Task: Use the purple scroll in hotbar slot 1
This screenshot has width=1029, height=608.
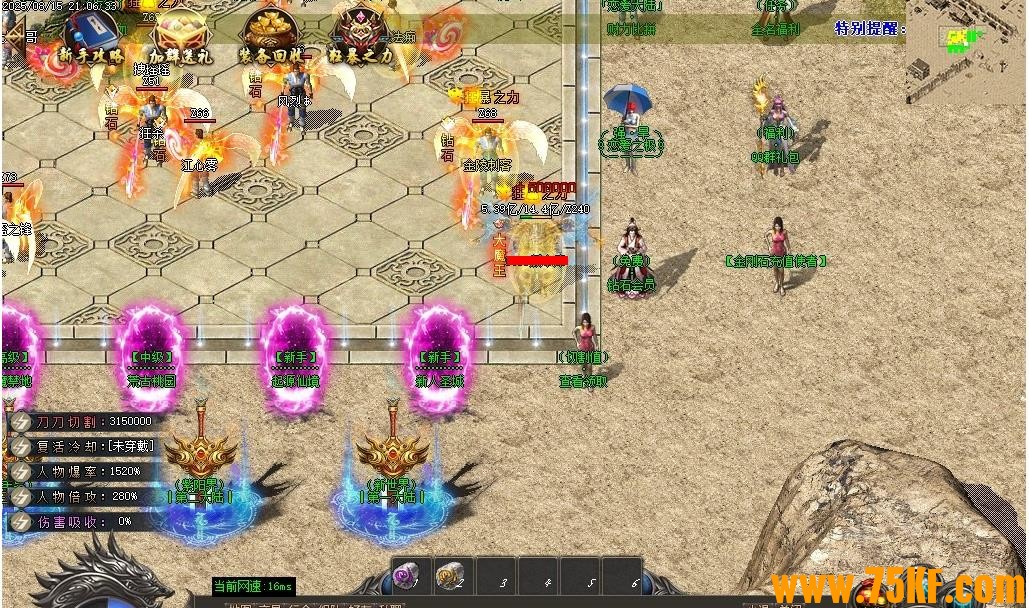Action: click(x=408, y=576)
